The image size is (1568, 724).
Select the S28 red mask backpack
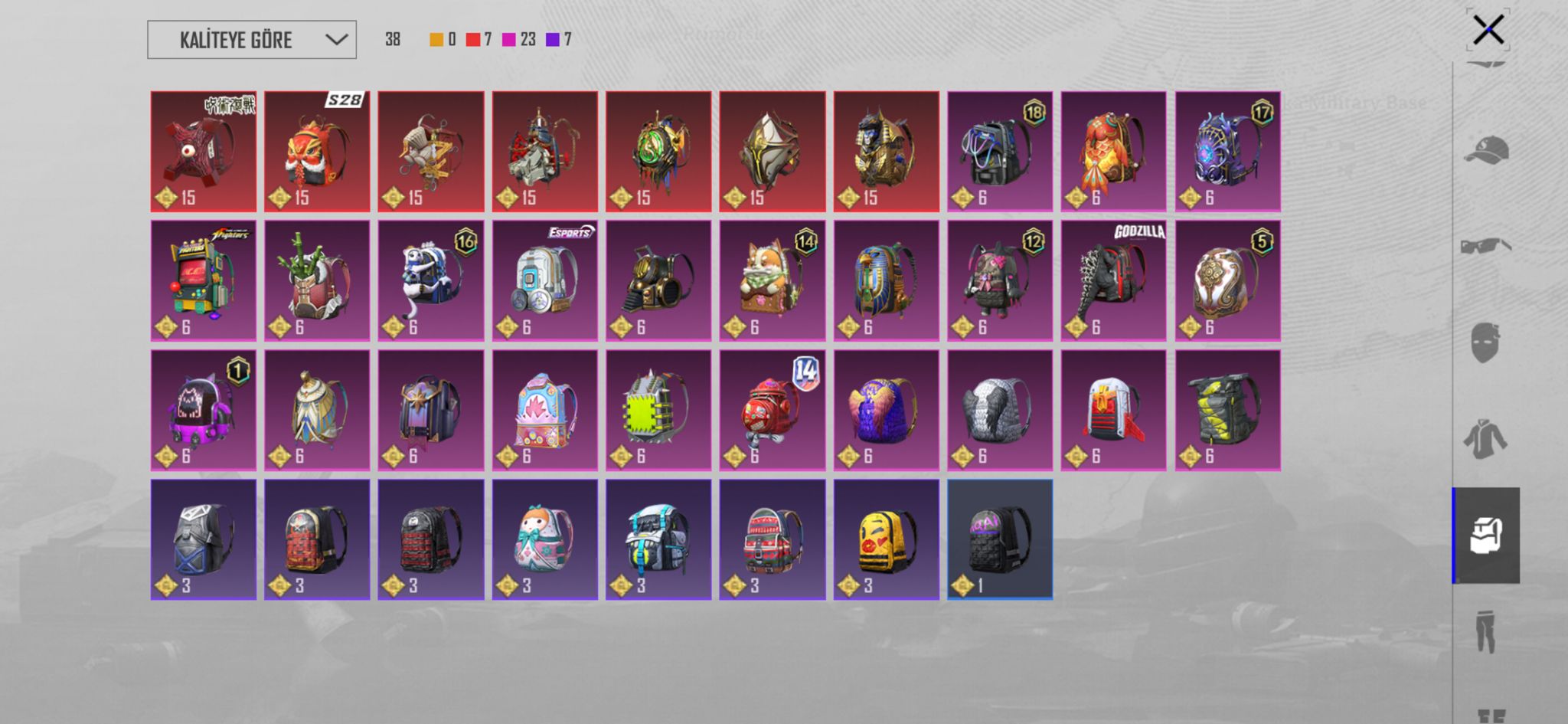pos(317,151)
